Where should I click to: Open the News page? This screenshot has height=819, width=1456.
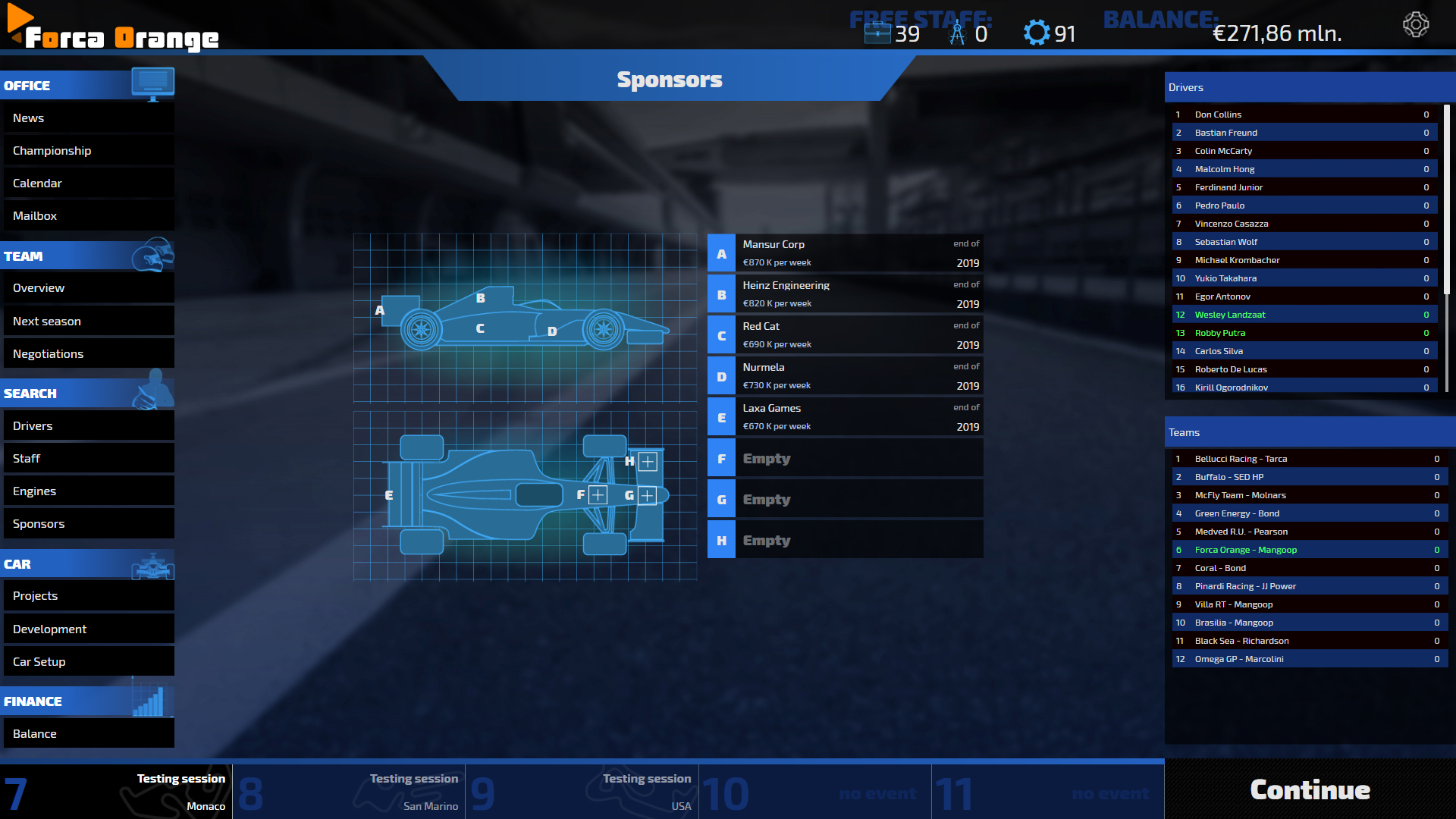coord(88,118)
